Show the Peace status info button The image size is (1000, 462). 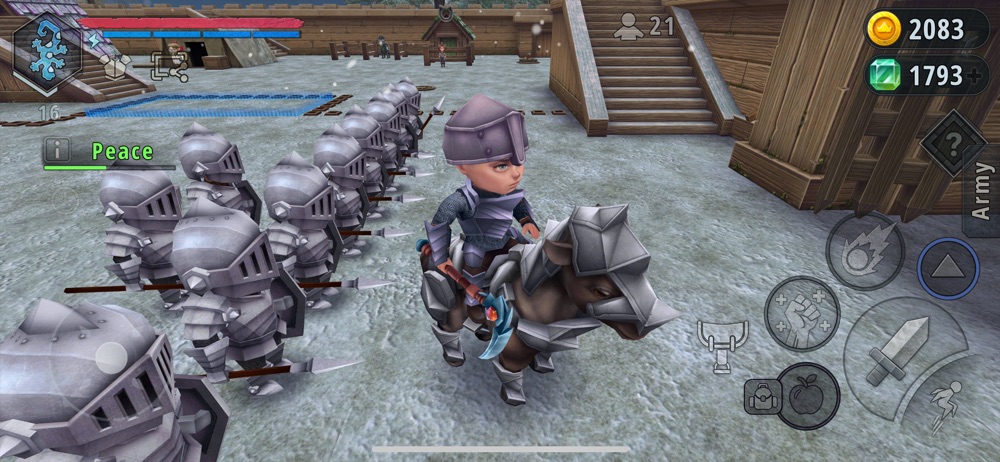point(57,151)
